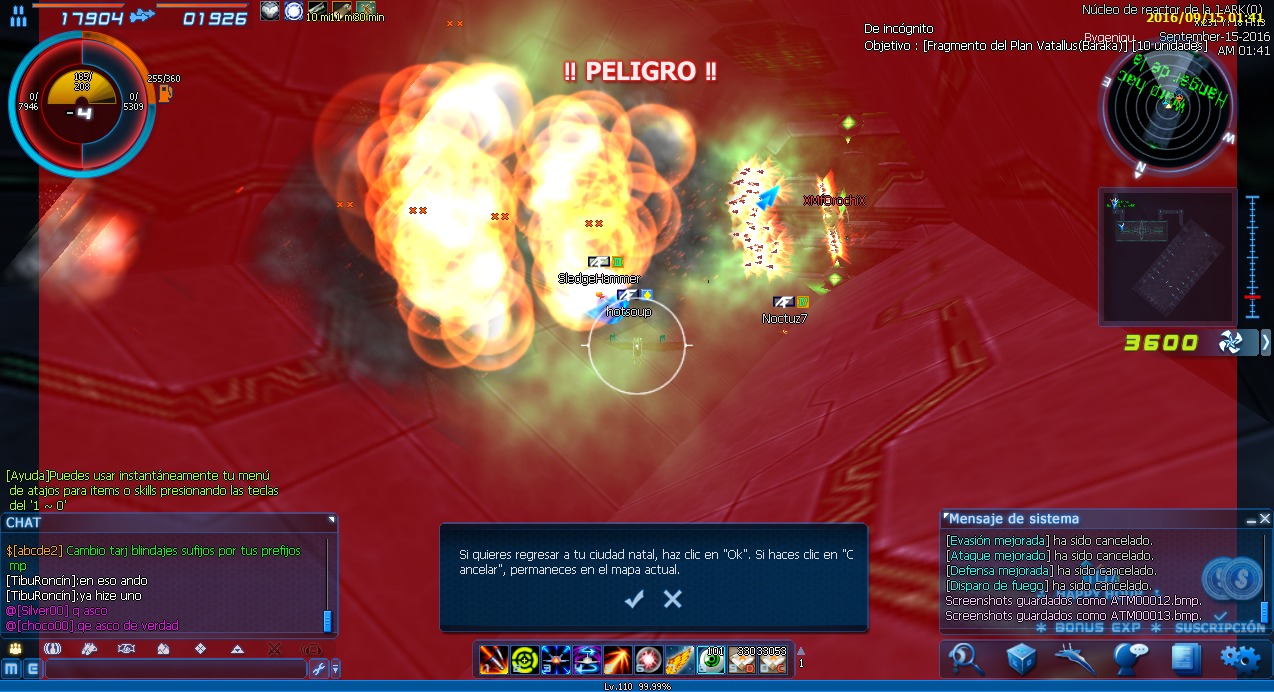Open chat options with the wrench button
Viewport: 1274px width, 692px height.
point(319,668)
